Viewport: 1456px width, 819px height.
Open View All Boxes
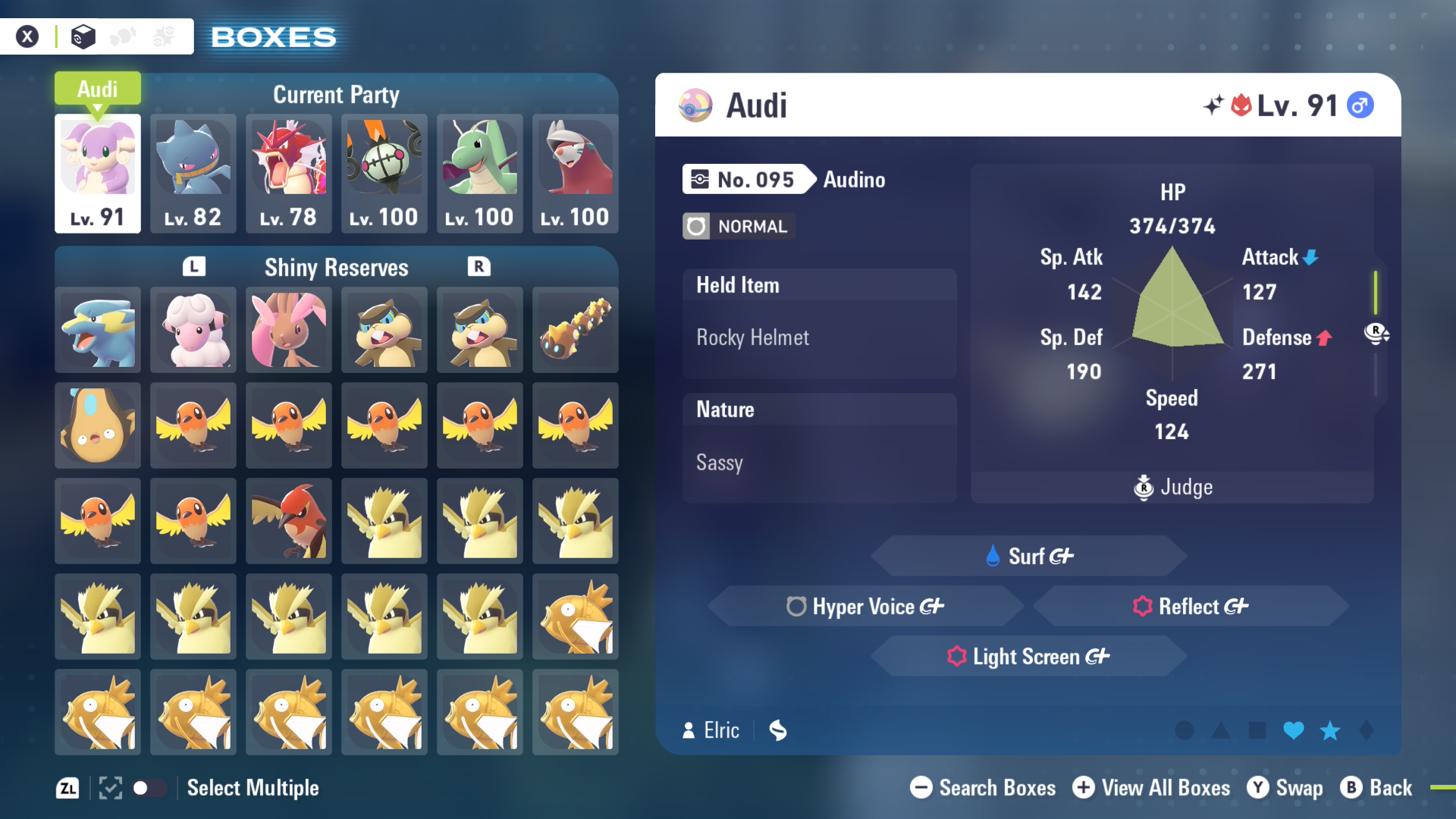1151,788
